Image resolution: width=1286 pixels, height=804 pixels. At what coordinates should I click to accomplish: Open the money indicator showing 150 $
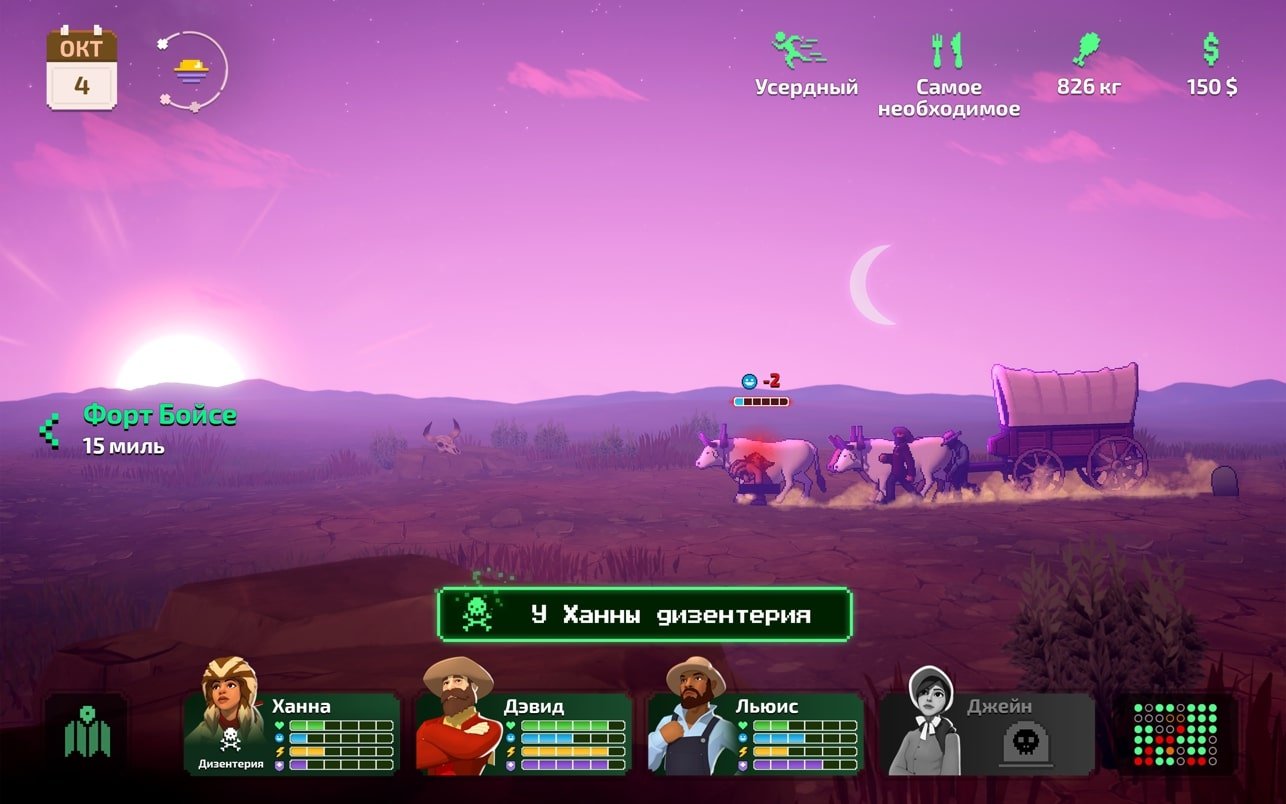[x=1211, y=65]
